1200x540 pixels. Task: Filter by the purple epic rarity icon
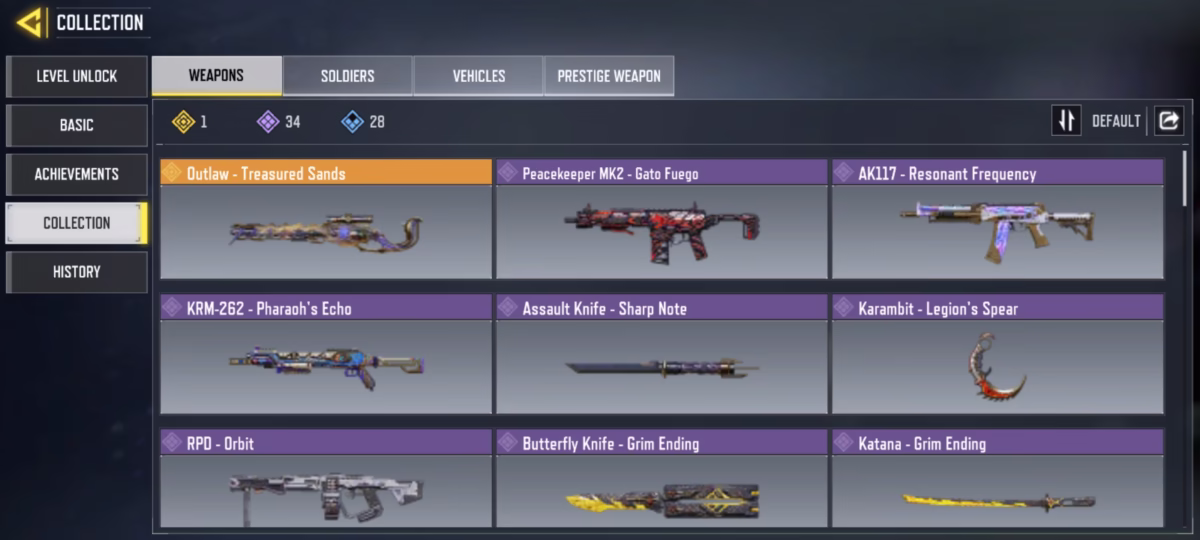(267, 122)
